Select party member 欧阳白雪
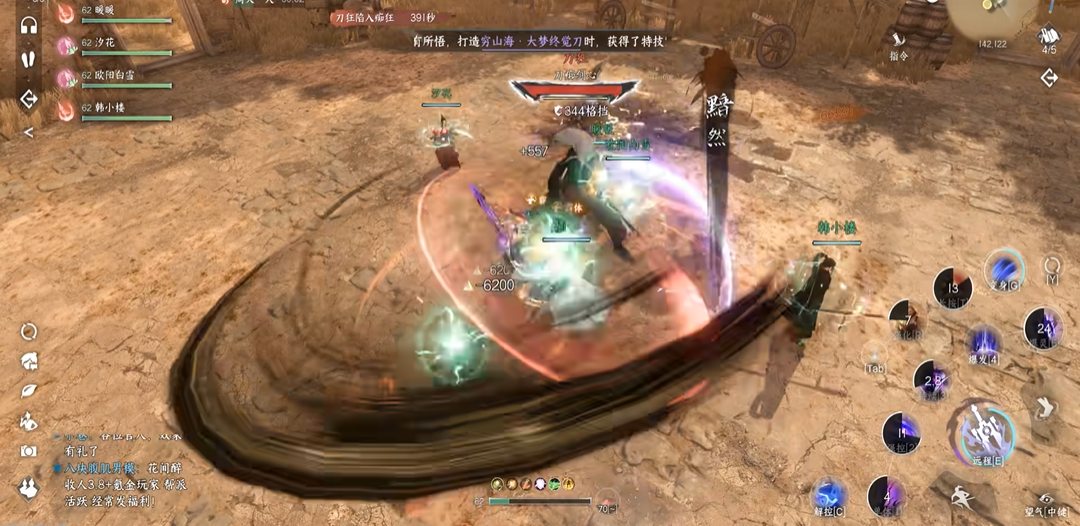This screenshot has height=526, width=1080. coord(112,77)
